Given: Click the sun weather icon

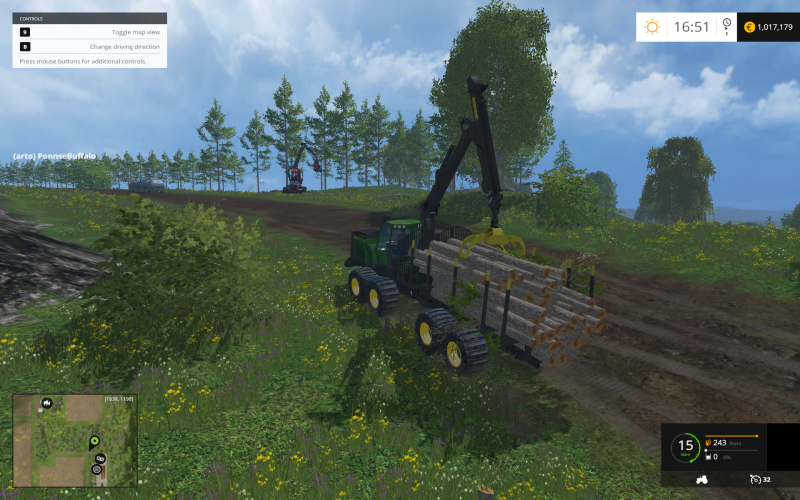Looking at the screenshot, I should [x=652, y=27].
